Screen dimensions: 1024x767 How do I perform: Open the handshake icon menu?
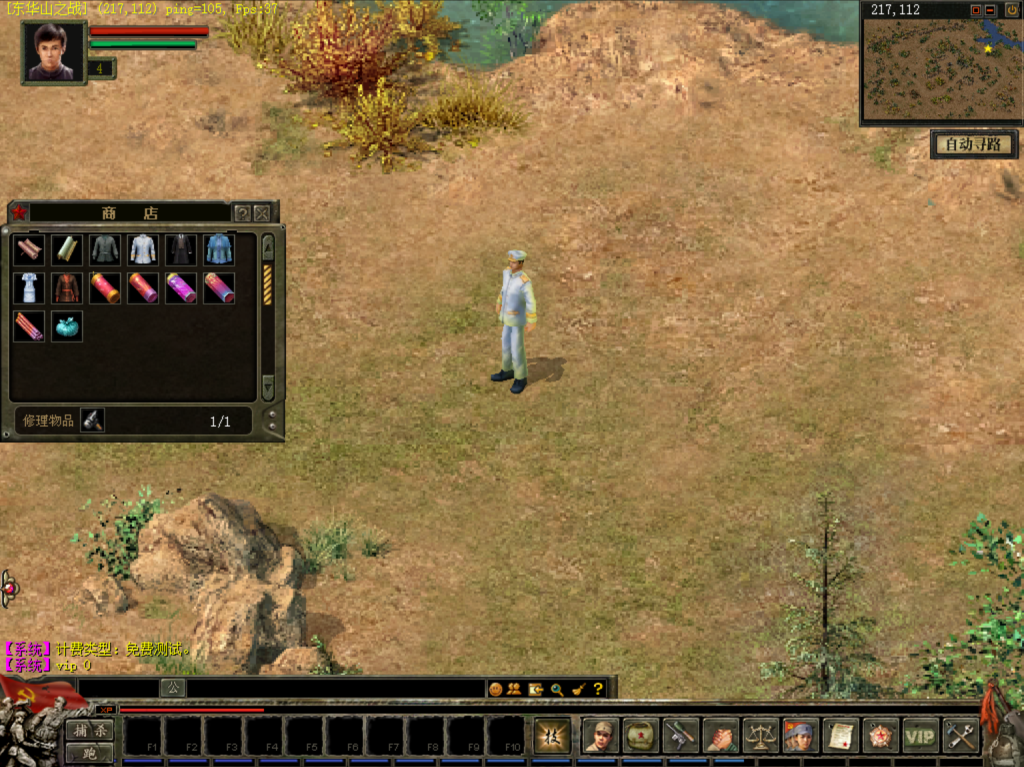coord(720,736)
